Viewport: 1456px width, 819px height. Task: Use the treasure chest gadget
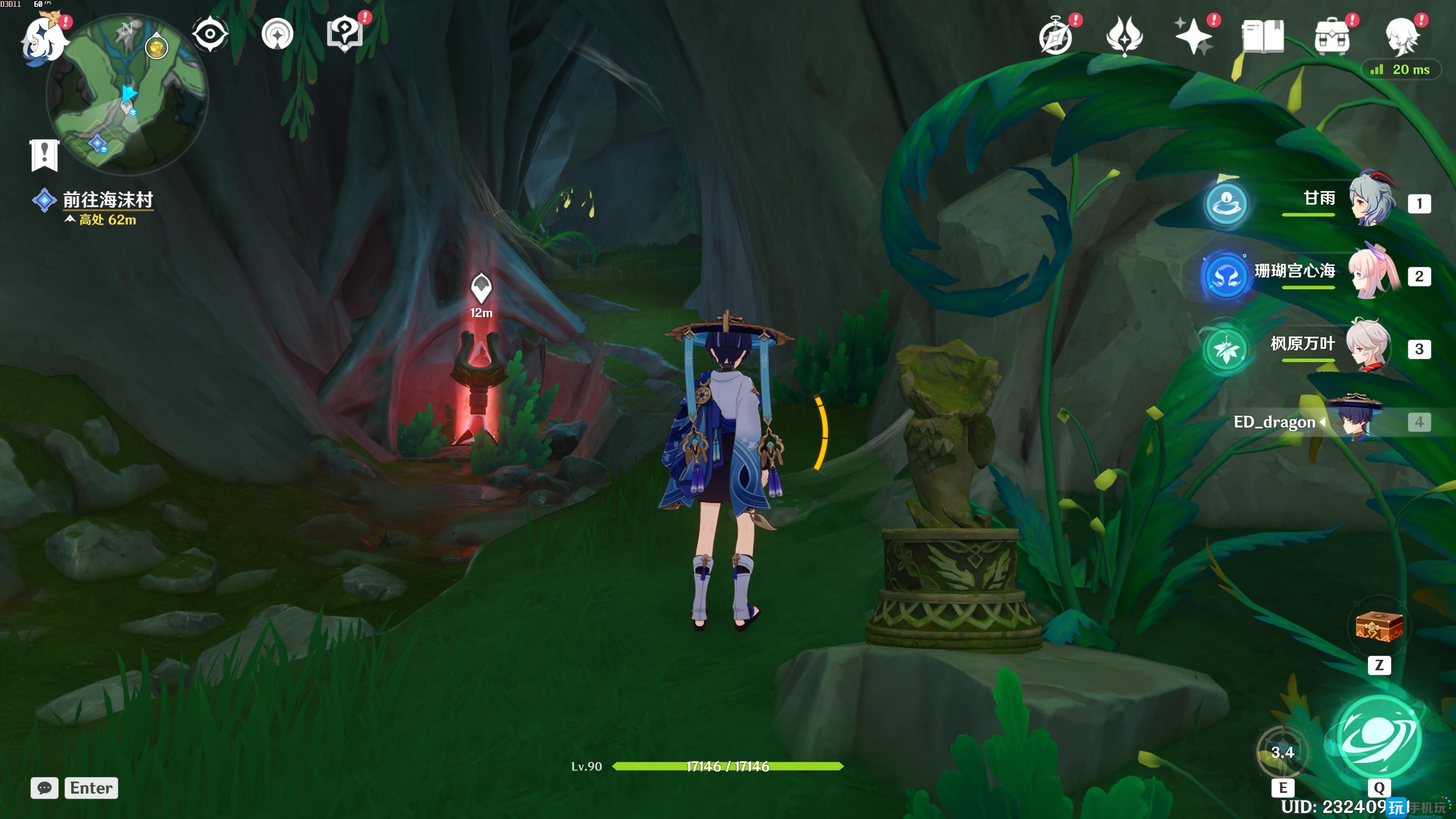coord(1379,627)
